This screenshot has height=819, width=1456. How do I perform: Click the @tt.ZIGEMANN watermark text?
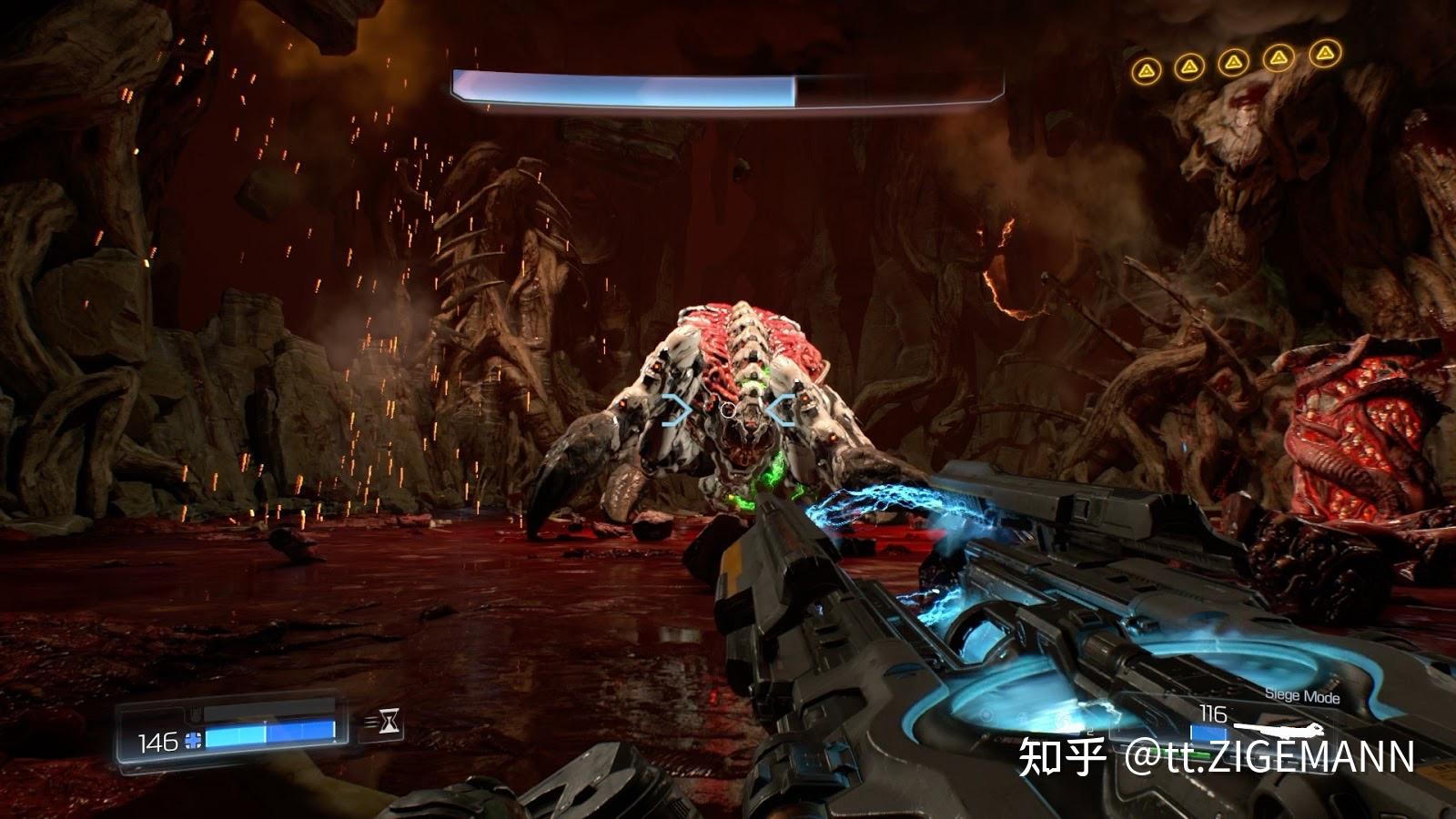click(x=1274, y=757)
